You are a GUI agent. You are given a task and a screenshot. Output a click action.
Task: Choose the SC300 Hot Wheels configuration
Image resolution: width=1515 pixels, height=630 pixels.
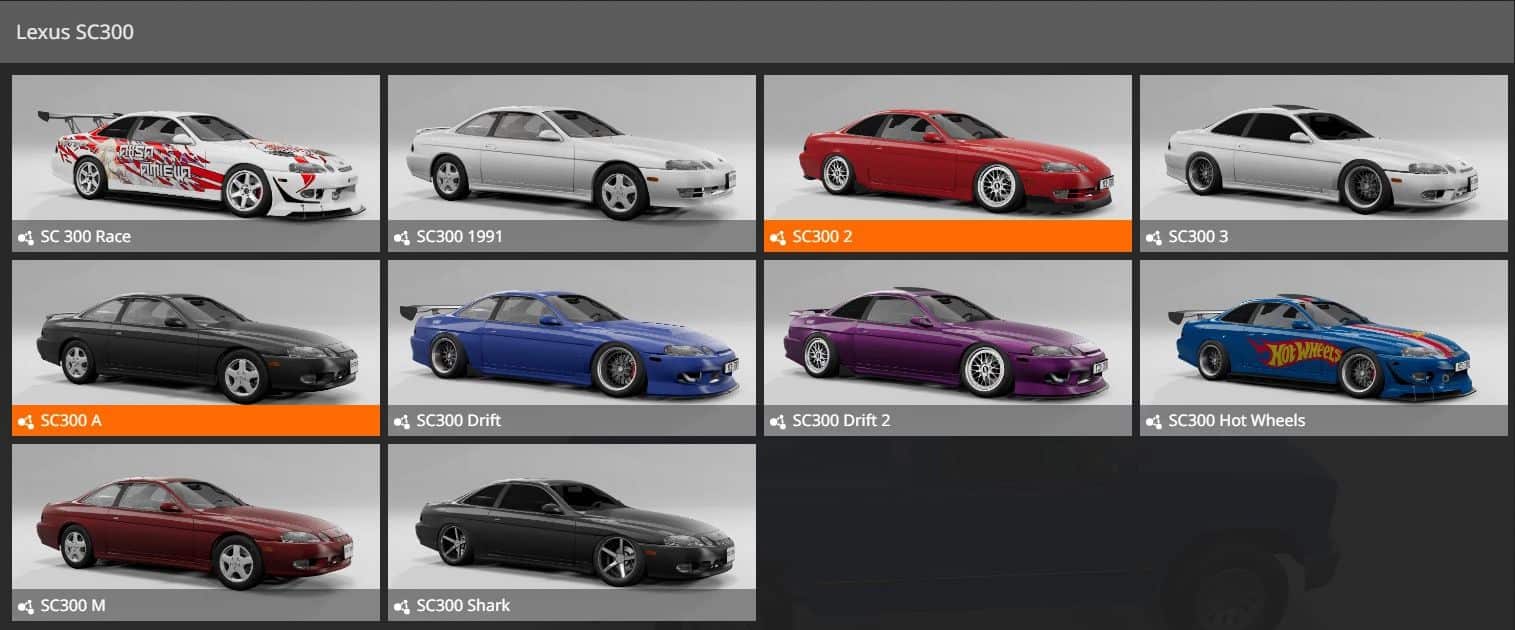coord(1324,347)
